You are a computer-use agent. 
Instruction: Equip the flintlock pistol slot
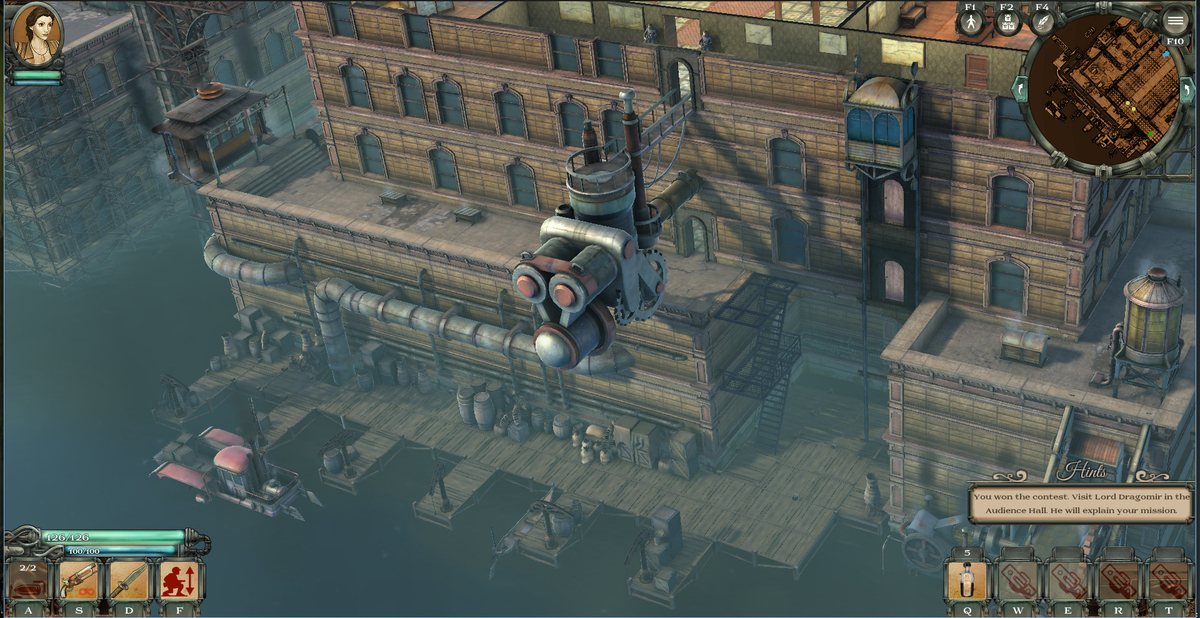[78, 580]
